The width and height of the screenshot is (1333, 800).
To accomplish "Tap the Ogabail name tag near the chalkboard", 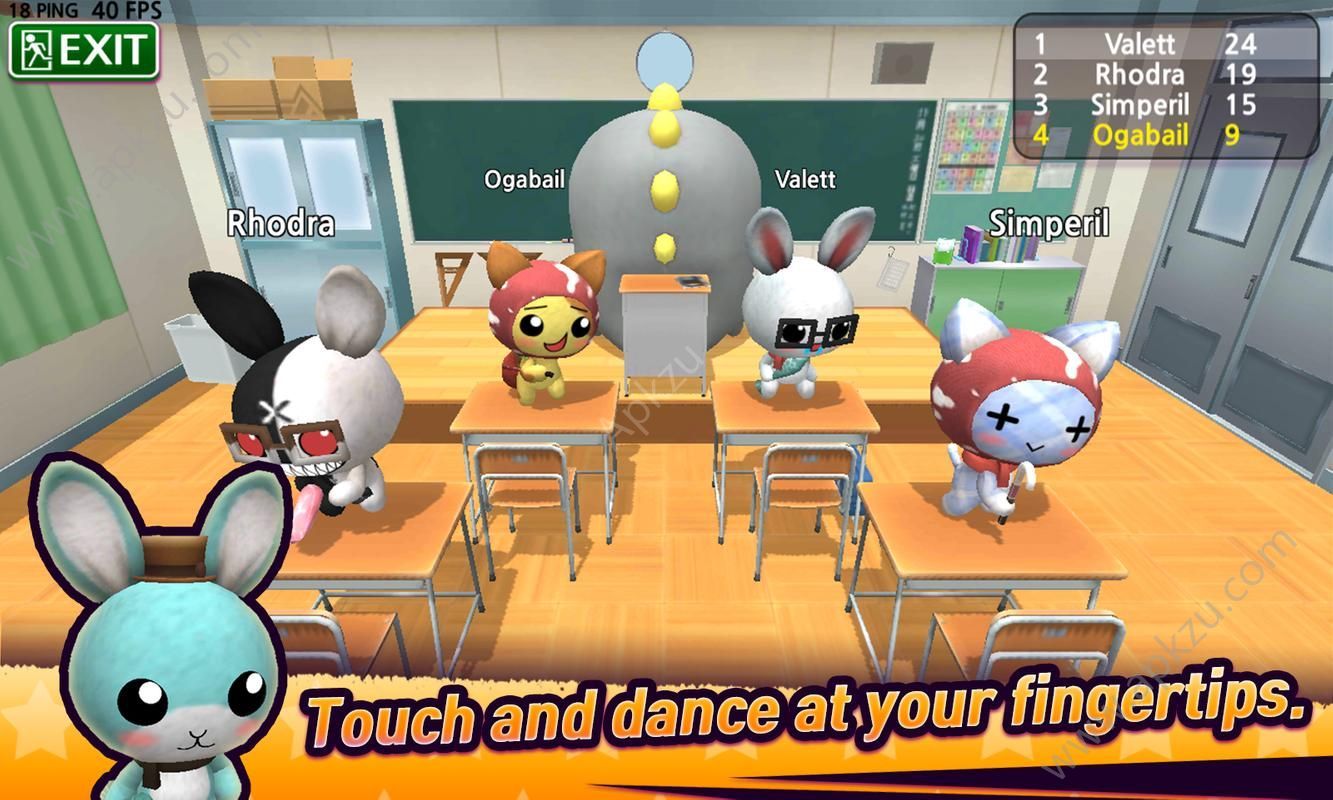I will pos(524,180).
